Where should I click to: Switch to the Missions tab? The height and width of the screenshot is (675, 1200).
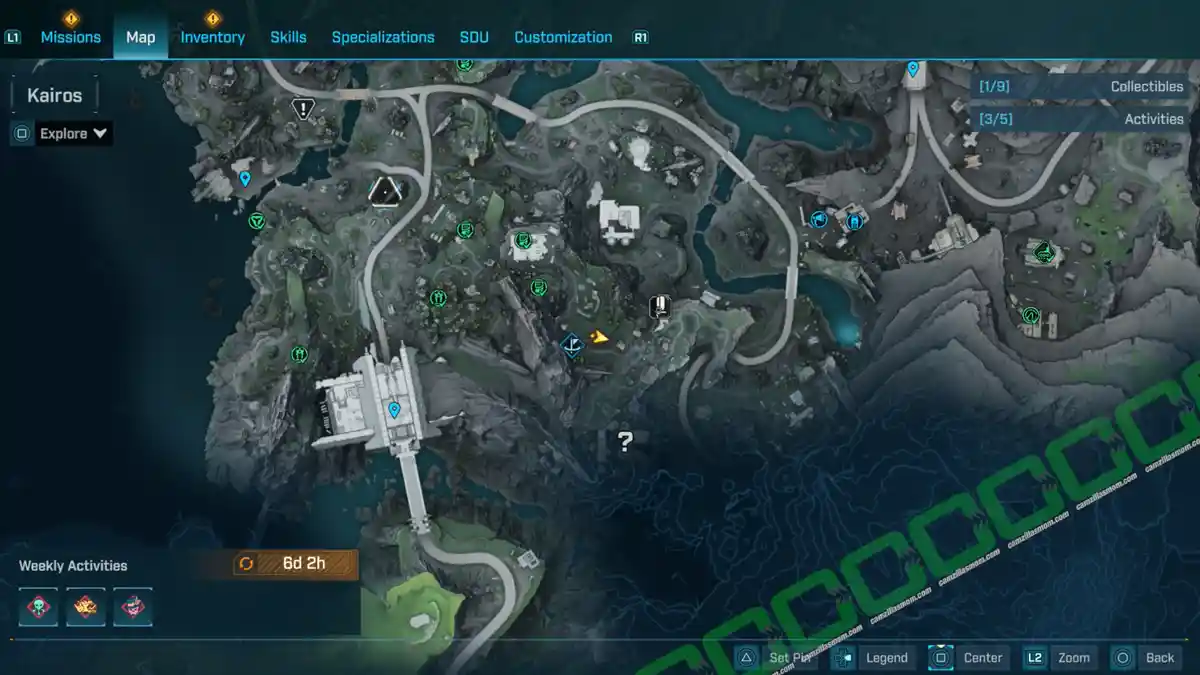pyautogui.click(x=70, y=37)
